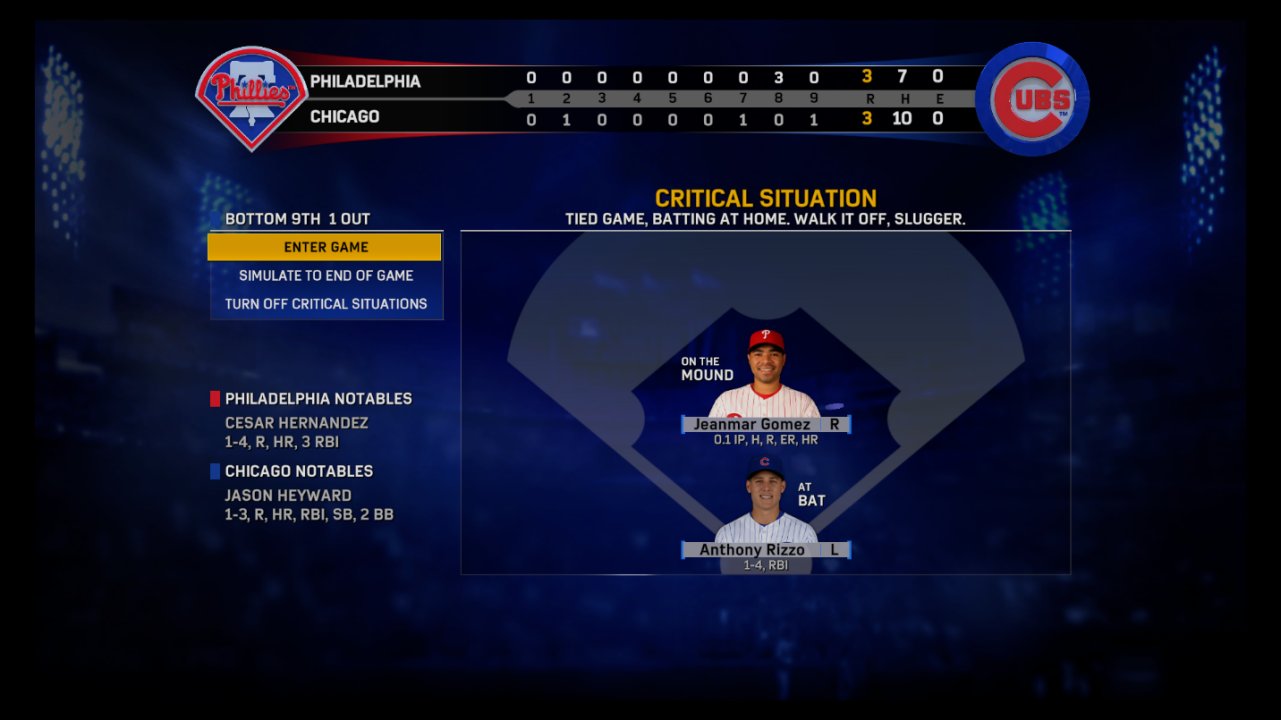Select Enter Game option
The image size is (1281, 720).
(x=325, y=247)
